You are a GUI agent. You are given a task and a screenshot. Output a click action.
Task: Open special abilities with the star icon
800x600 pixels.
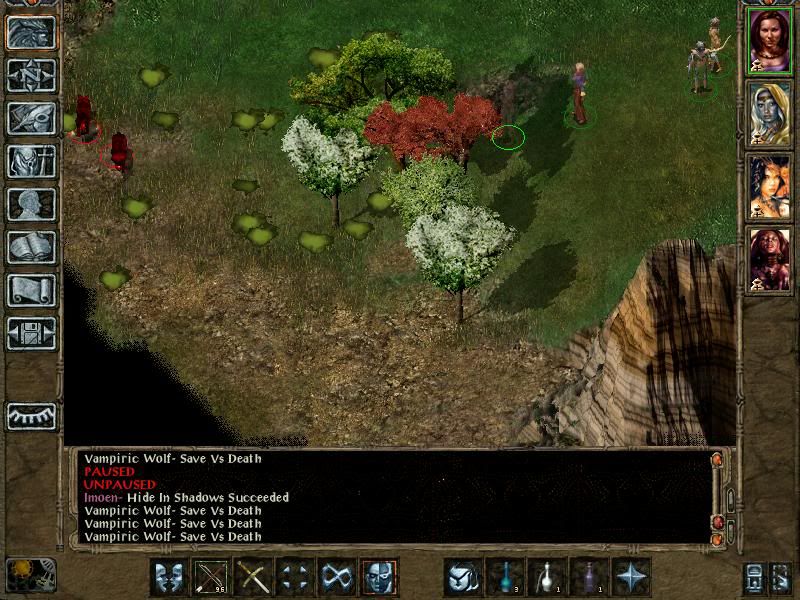(631, 577)
